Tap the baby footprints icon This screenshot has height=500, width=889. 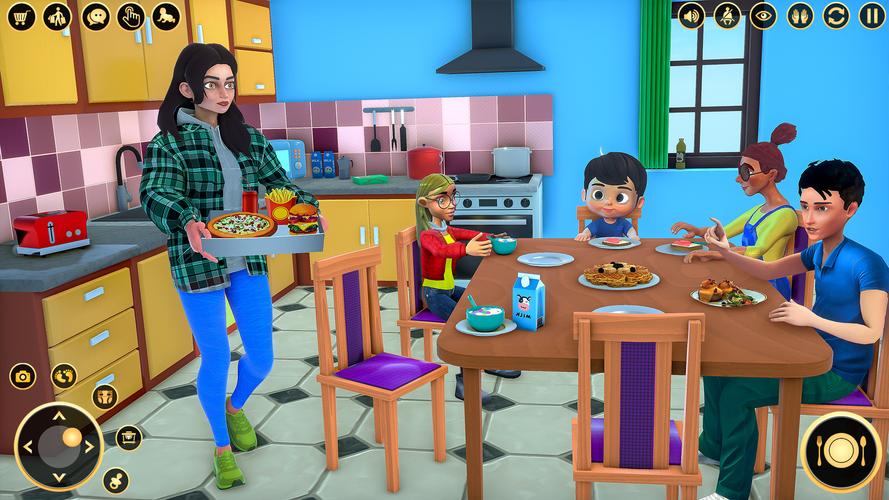click(x=64, y=376)
